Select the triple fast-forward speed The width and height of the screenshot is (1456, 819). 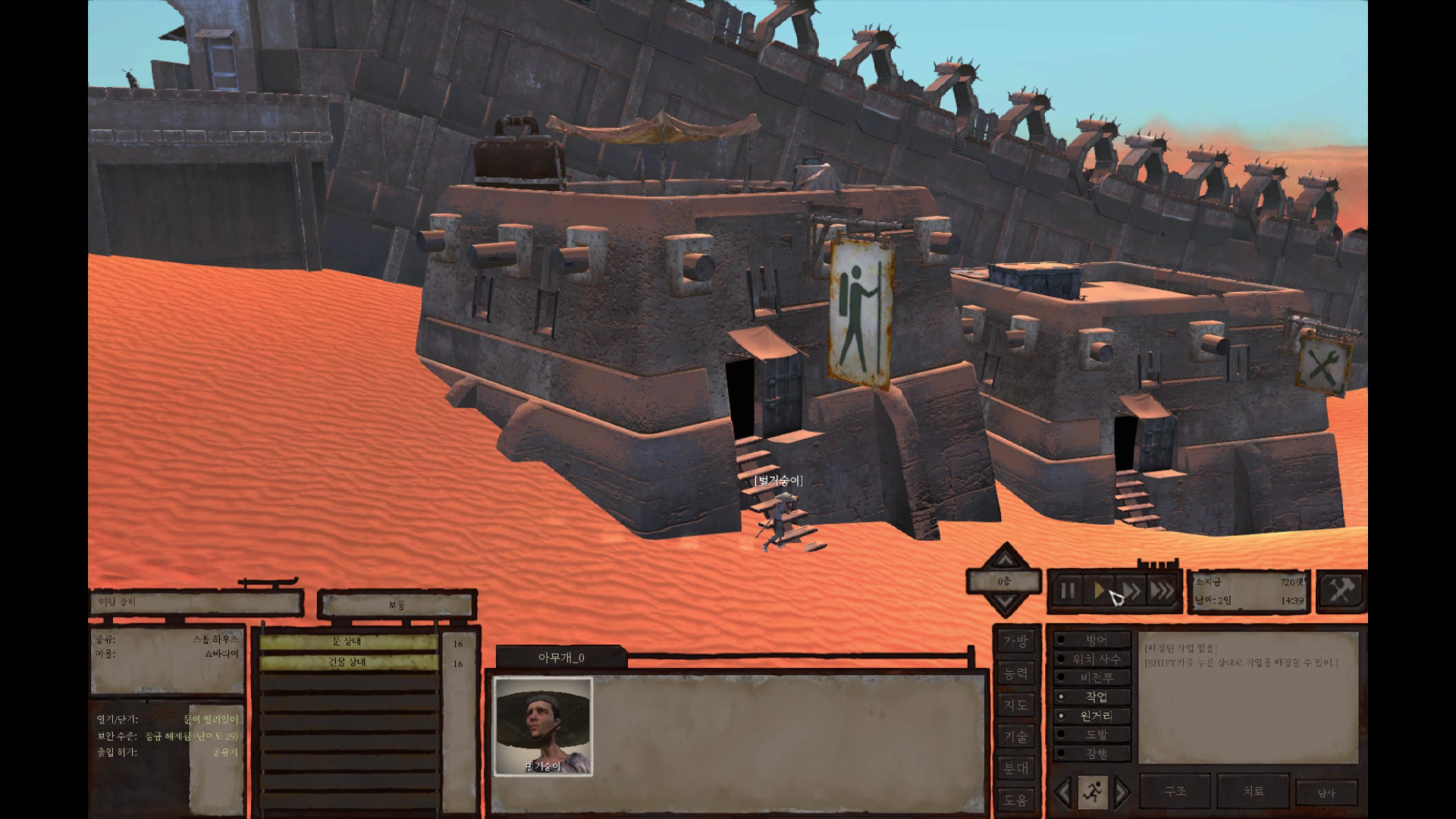[1161, 591]
